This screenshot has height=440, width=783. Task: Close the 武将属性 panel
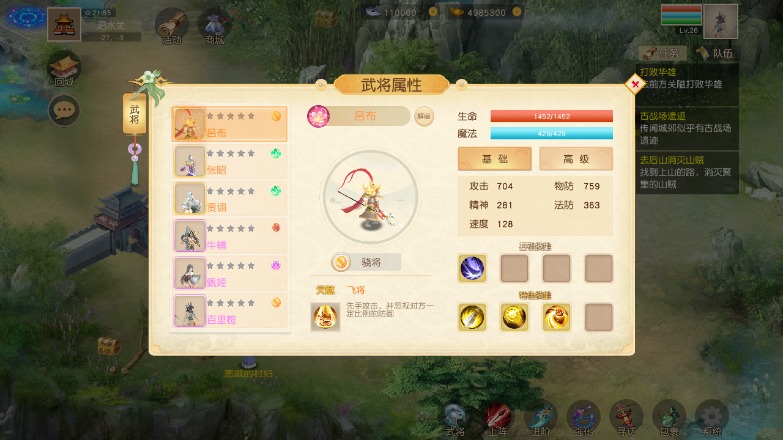pos(635,85)
